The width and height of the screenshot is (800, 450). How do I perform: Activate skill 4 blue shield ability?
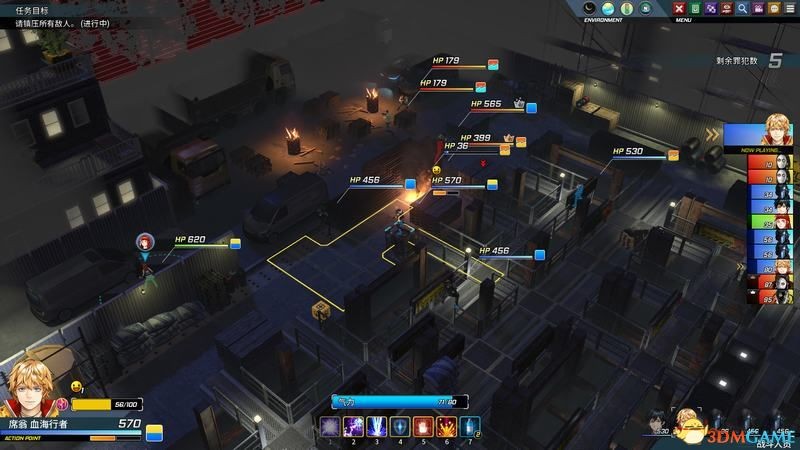(x=400, y=426)
